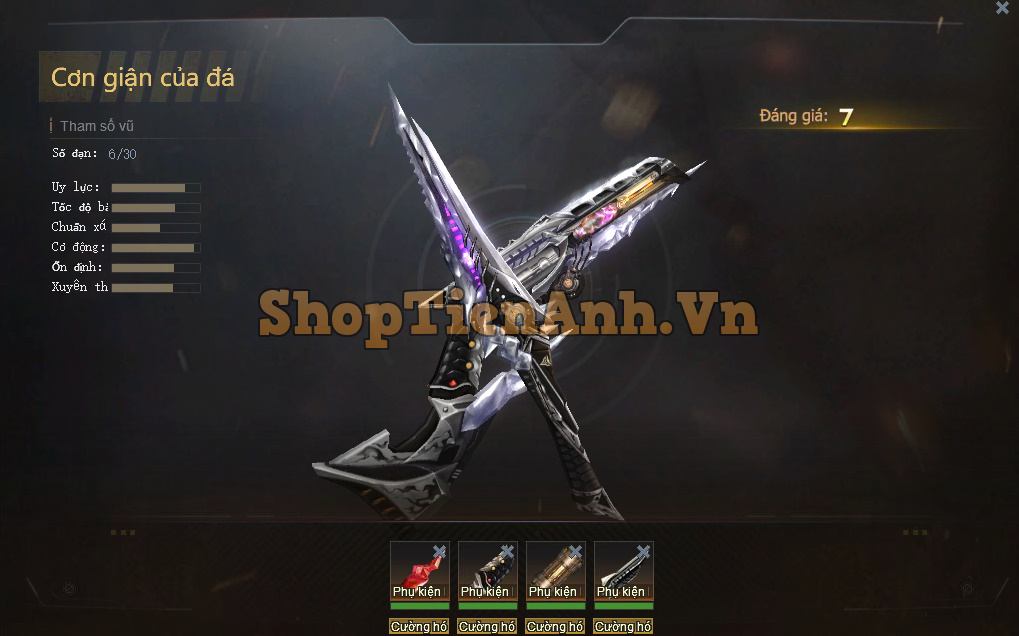
Task: Click Cường hóa under the black spiked part
Action: (487, 627)
